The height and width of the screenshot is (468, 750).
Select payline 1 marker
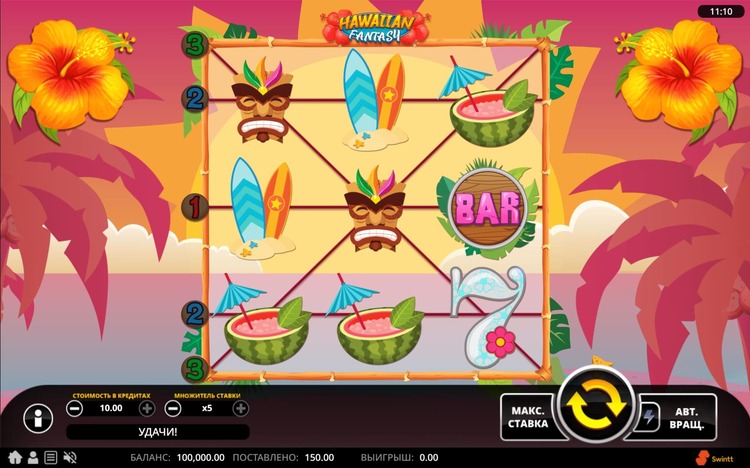coord(195,207)
